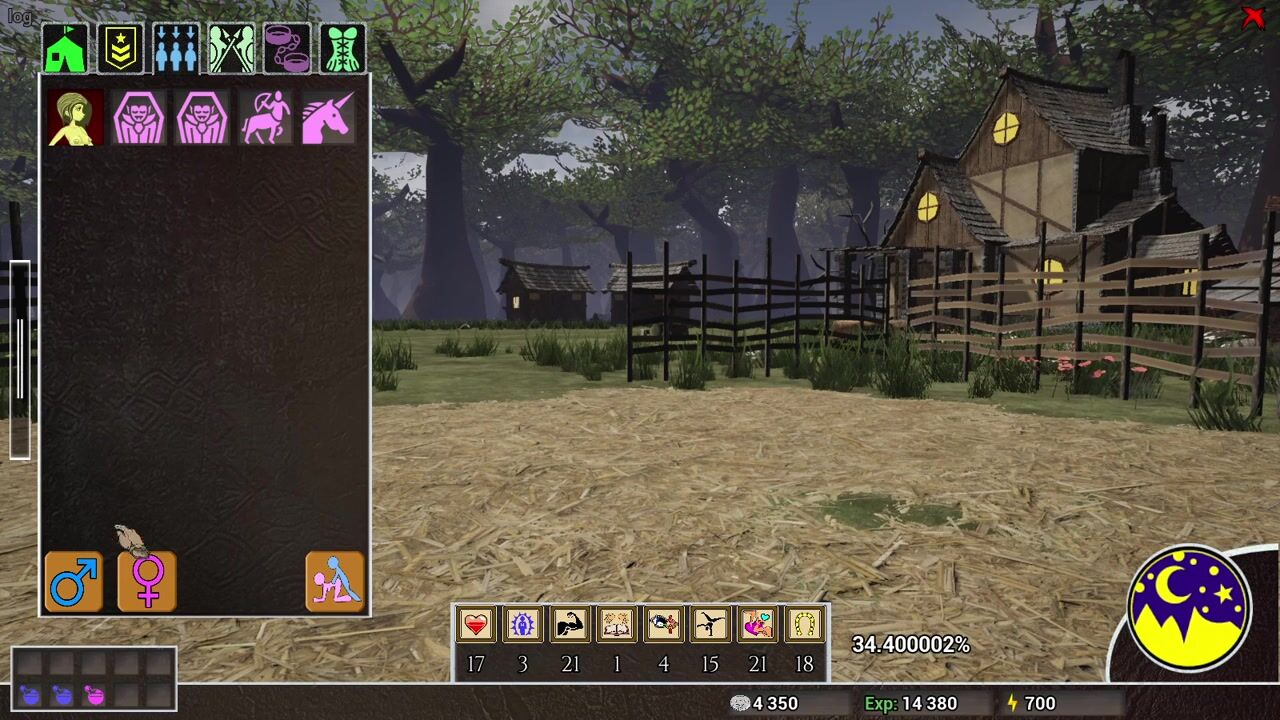This screenshot has height=720, width=1280.
Task: Select the pink female symbol button
Action: click(x=147, y=582)
